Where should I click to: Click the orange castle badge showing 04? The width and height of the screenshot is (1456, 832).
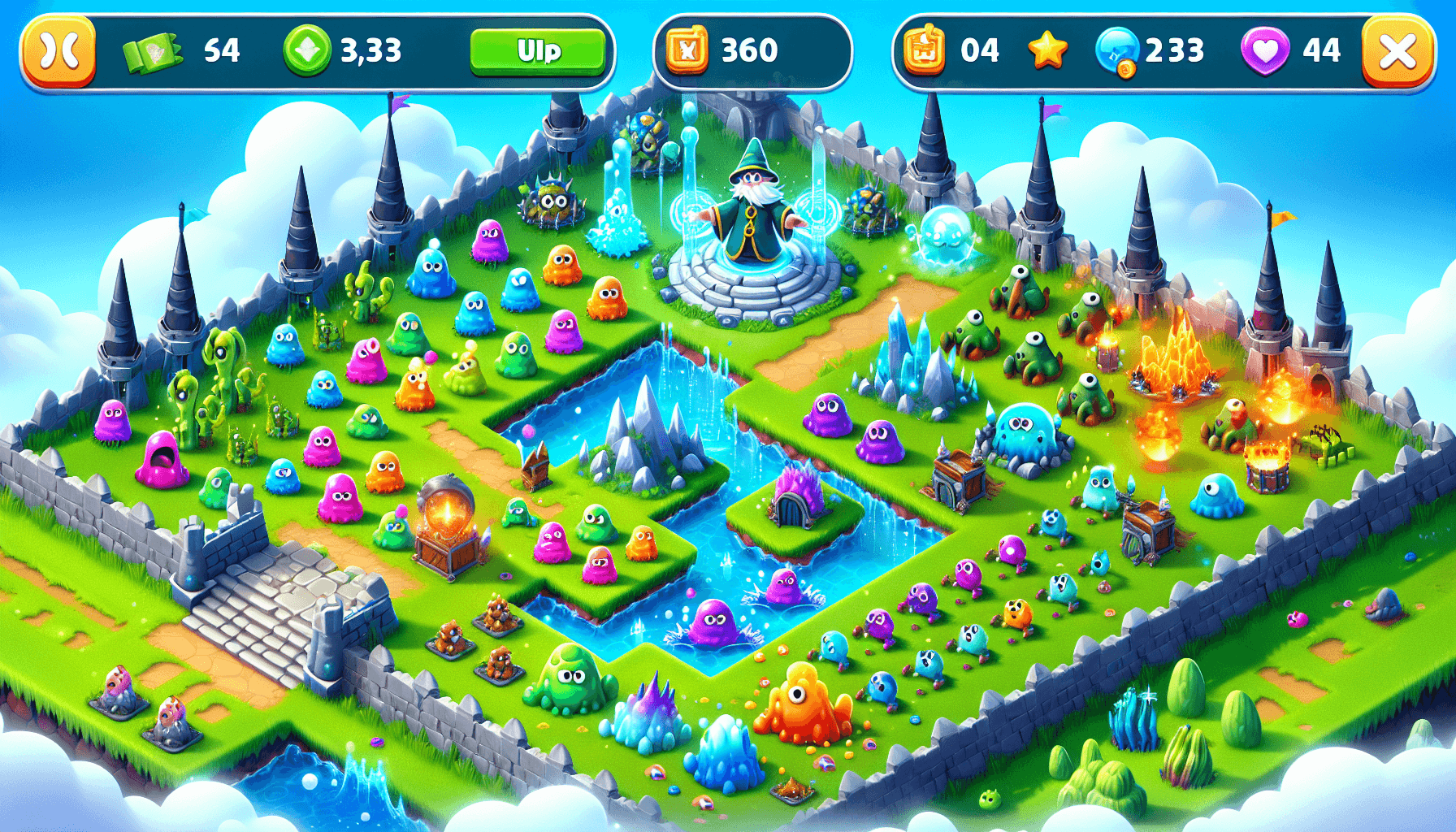coord(925,50)
